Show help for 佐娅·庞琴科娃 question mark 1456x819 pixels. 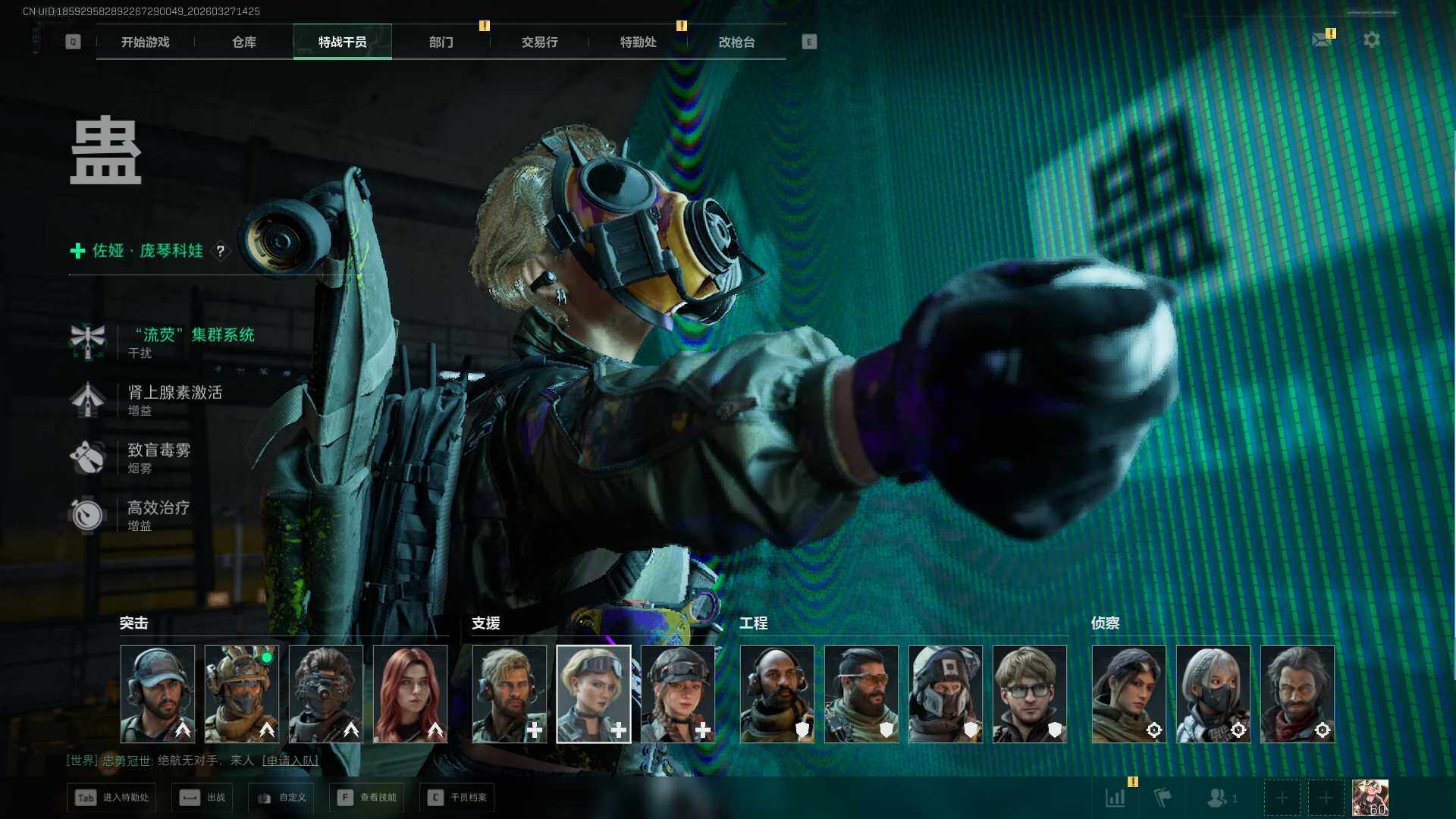(221, 251)
